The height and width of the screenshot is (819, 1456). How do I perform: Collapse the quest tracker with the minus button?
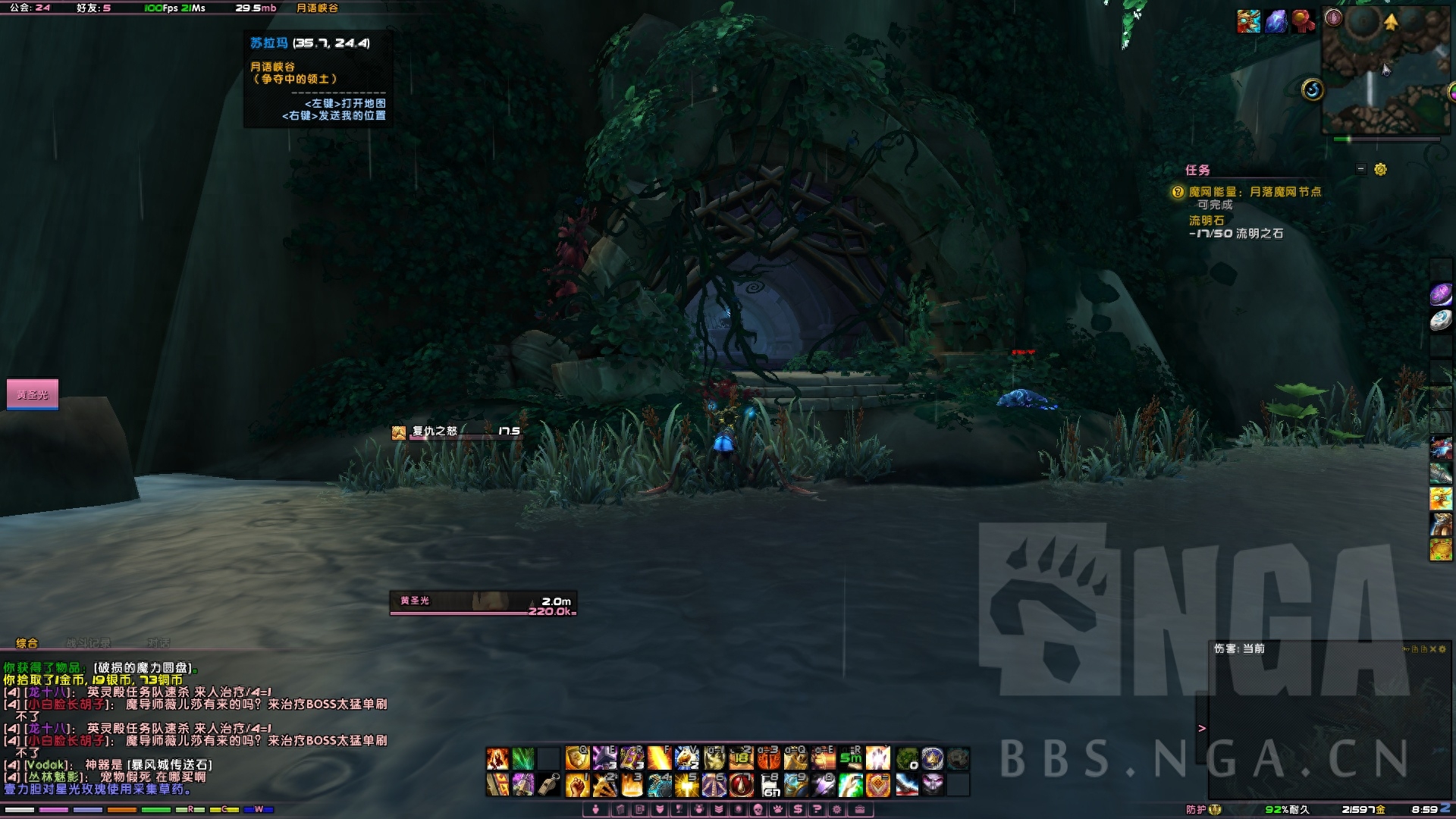click(1361, 169)
